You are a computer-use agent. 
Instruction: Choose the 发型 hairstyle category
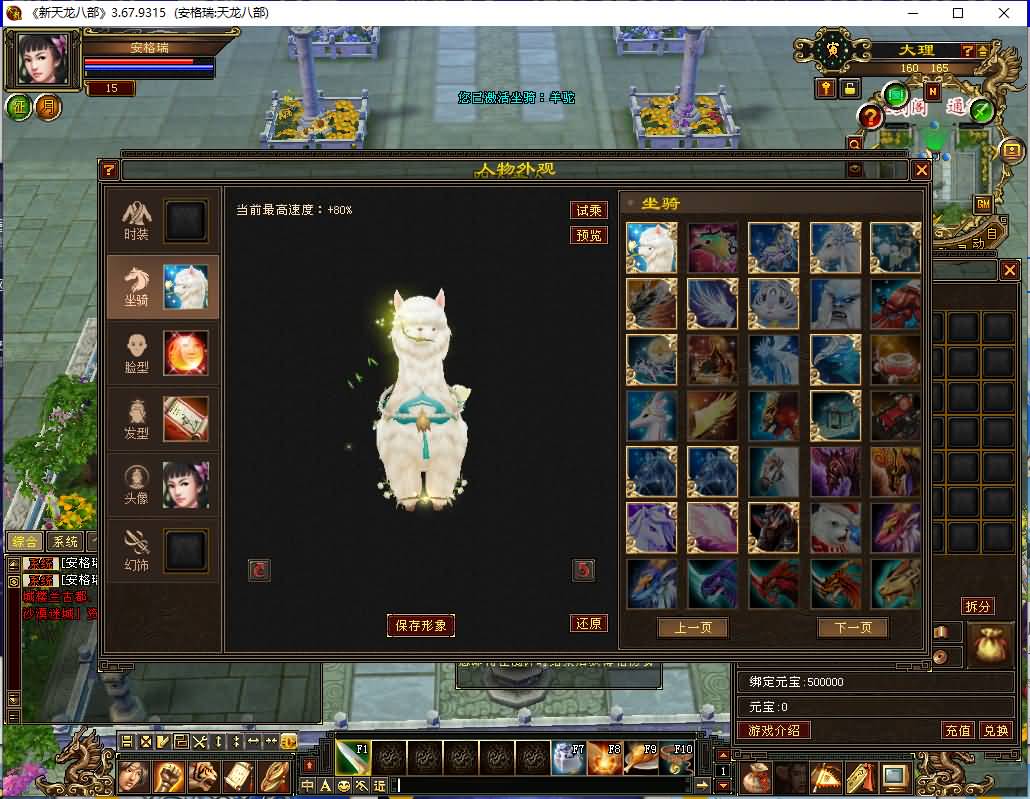click(162, 418)
